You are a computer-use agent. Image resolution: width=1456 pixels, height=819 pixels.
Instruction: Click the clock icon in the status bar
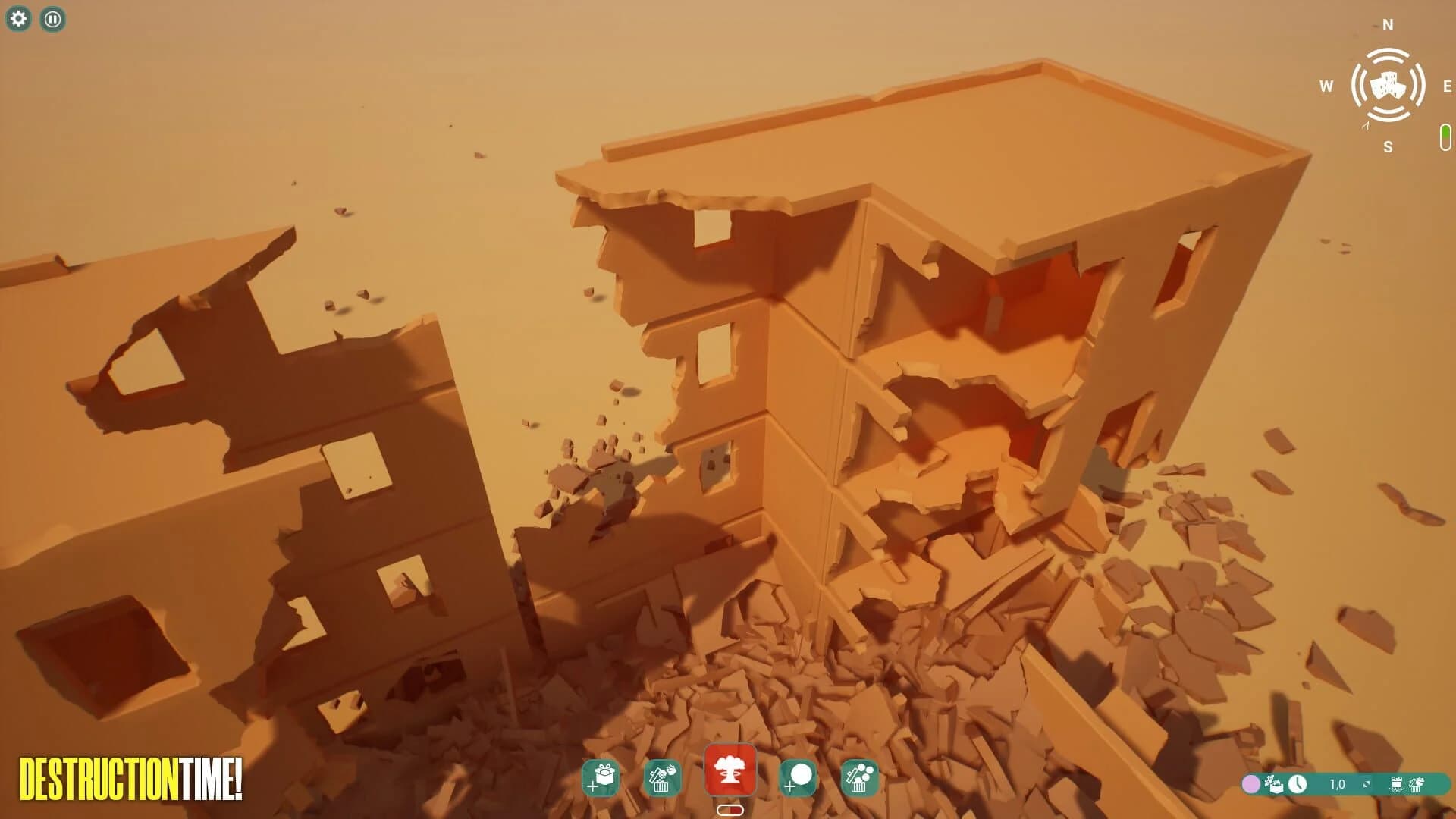point(1298,784)
